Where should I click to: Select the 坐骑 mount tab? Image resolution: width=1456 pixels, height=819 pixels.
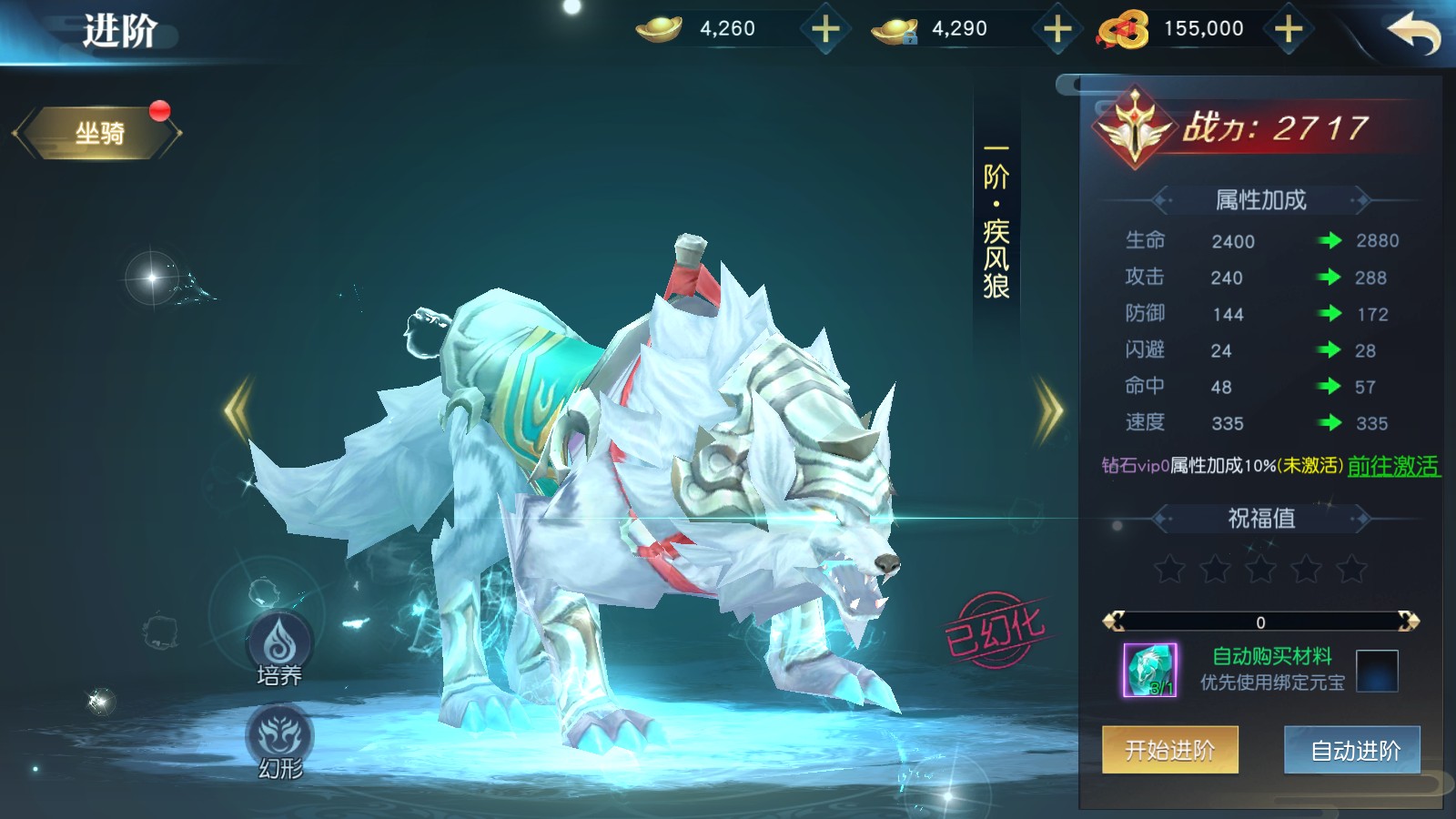pyautogui.click(x=99, y=134)
